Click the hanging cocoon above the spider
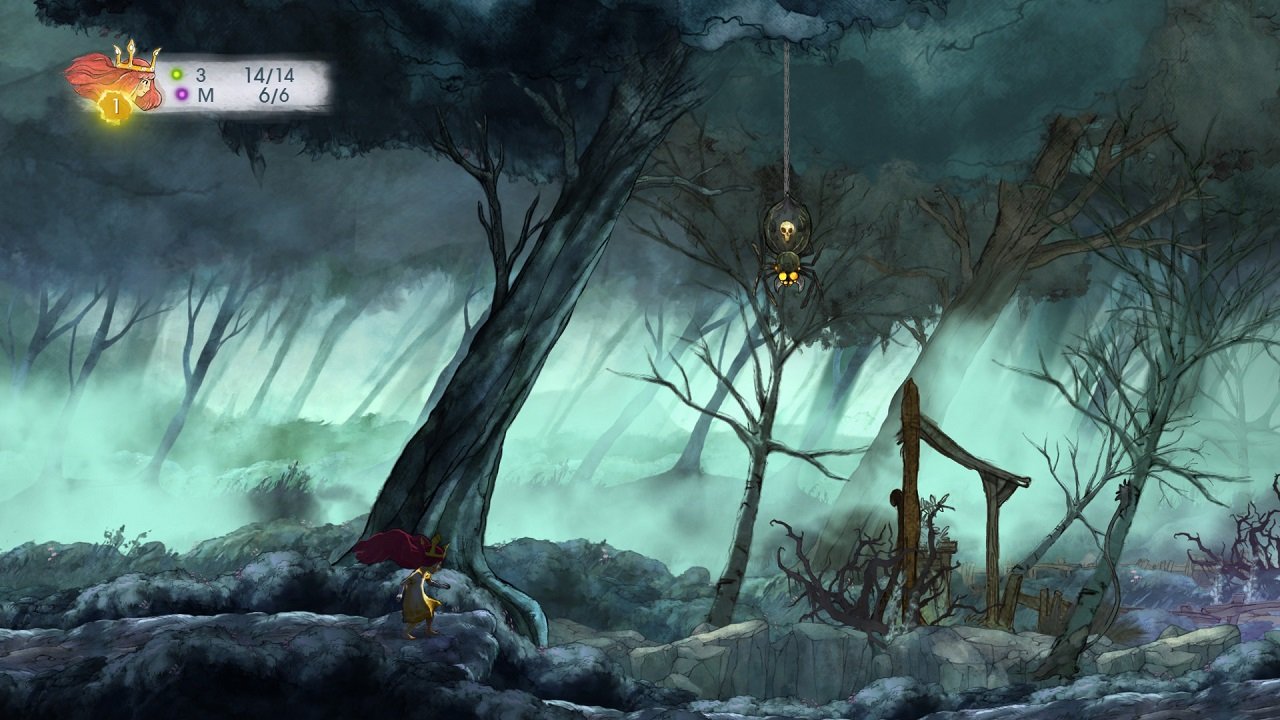Viewport: 1280px width, 720px height. 787,215
